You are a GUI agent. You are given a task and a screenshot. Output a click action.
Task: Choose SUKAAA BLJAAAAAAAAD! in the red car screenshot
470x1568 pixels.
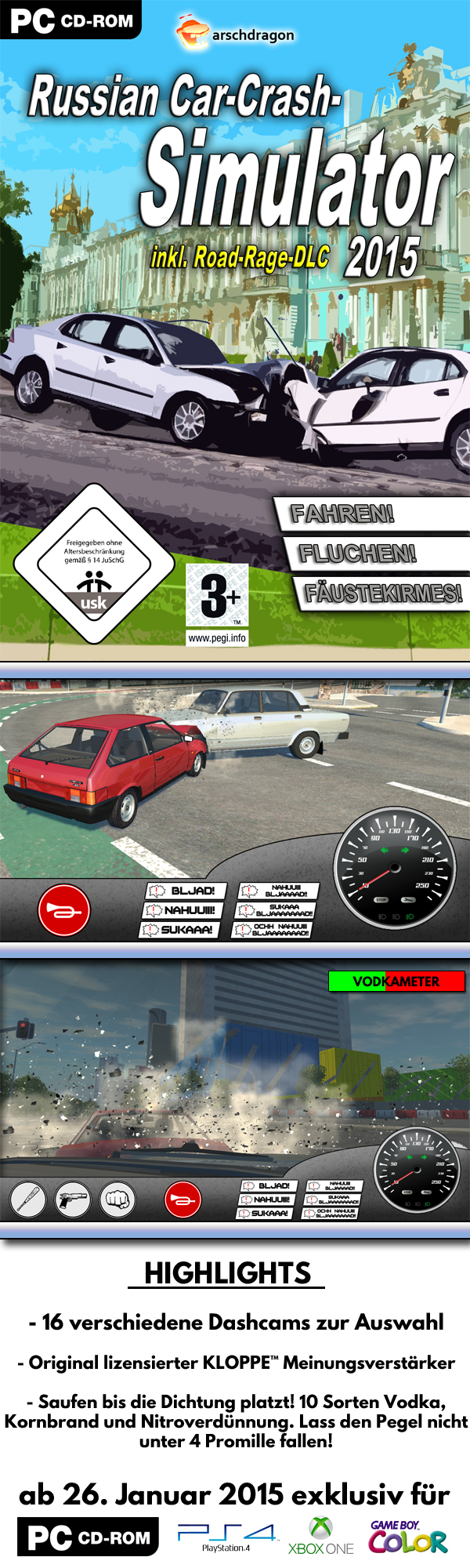(277, 910)
